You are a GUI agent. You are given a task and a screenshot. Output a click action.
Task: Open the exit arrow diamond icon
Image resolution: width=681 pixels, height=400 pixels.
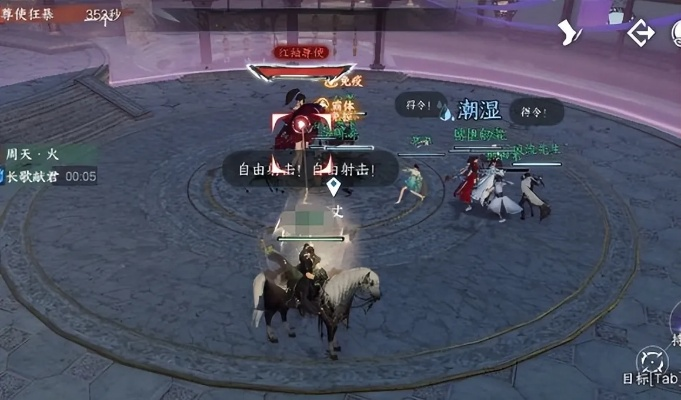(x=640, y=32)
